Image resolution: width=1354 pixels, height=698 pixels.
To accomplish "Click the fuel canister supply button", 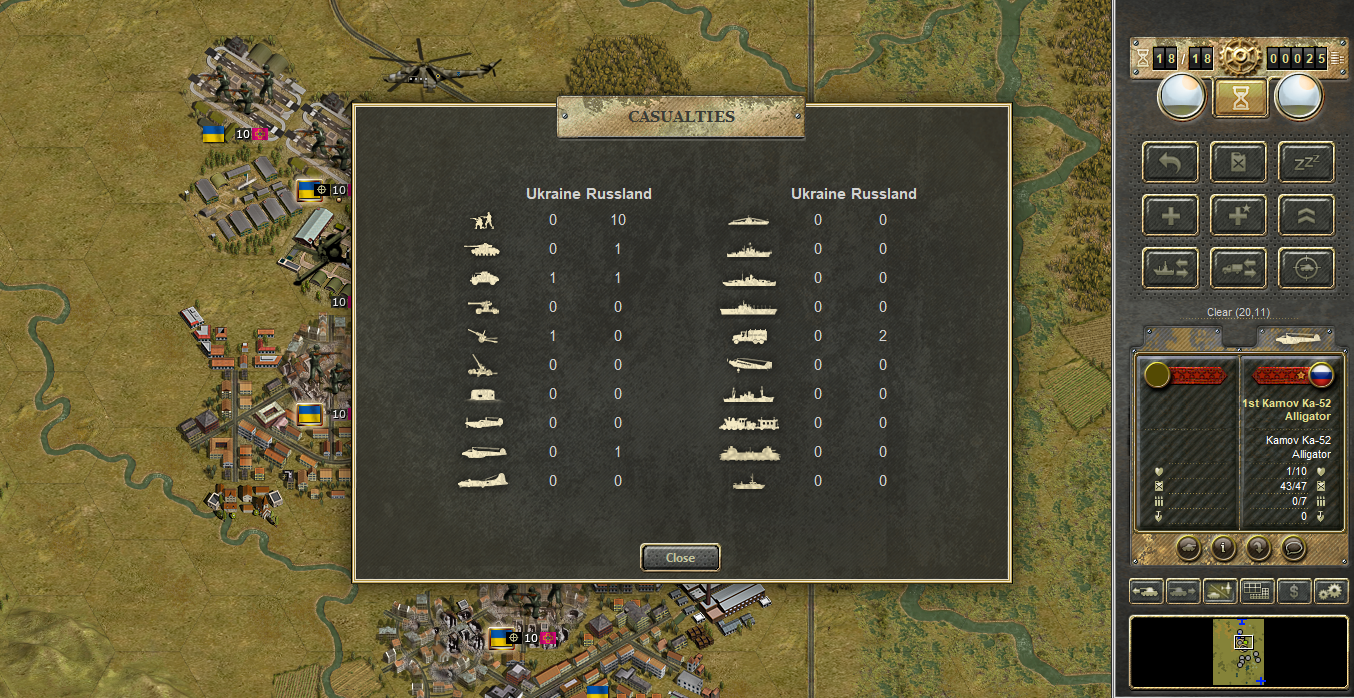I will click(1239, 162).
